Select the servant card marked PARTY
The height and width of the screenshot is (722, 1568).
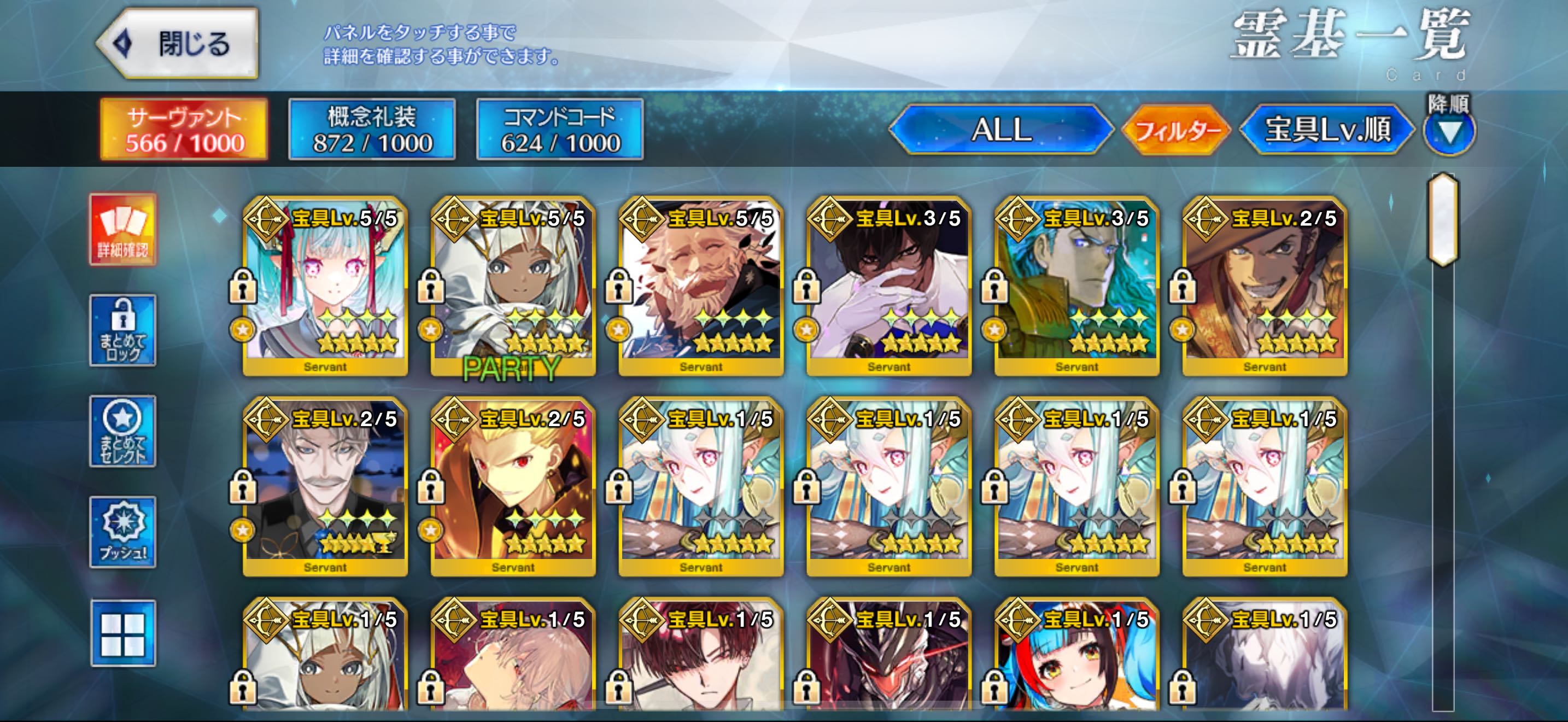(512, 286)
